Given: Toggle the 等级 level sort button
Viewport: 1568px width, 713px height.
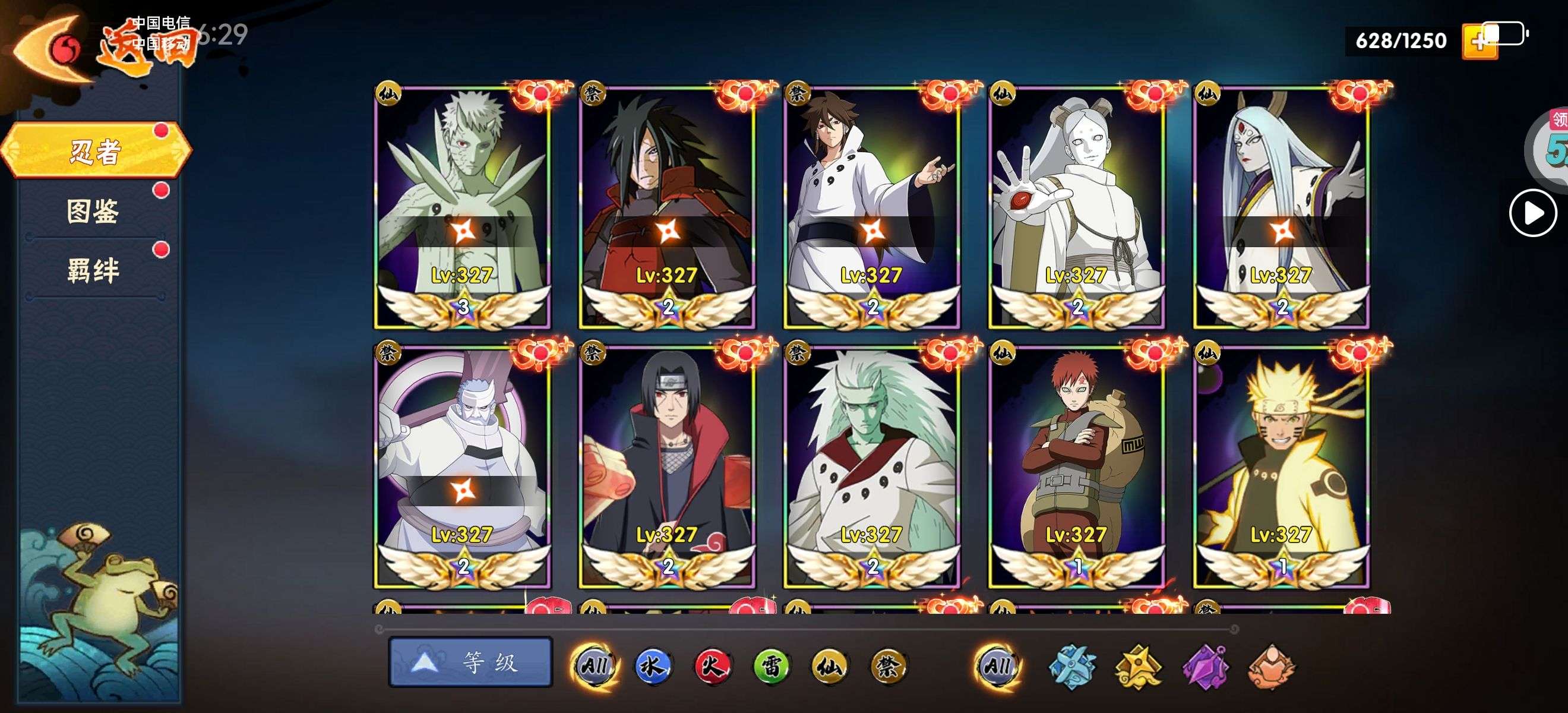Looking at the screenshot, I should pyautogui.click(x=470, y=662).
